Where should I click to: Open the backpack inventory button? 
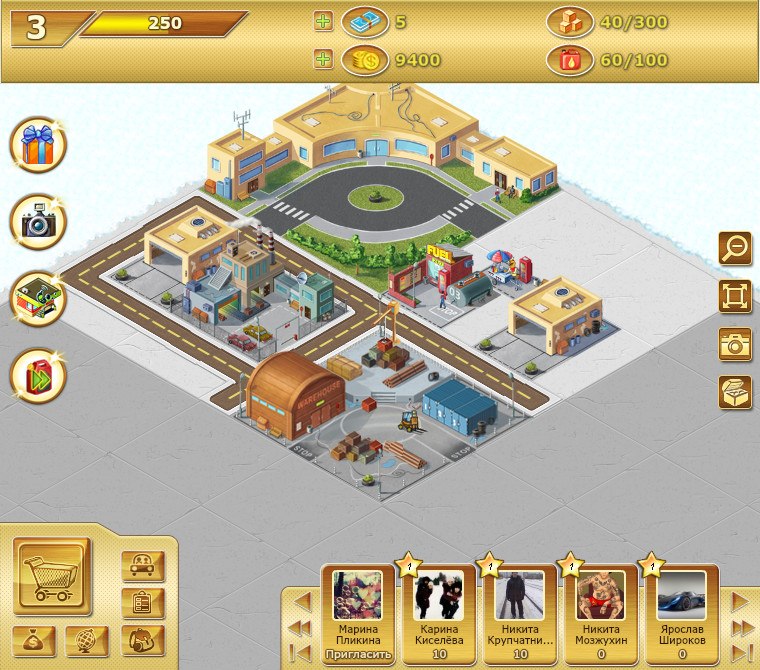point(142,640)
